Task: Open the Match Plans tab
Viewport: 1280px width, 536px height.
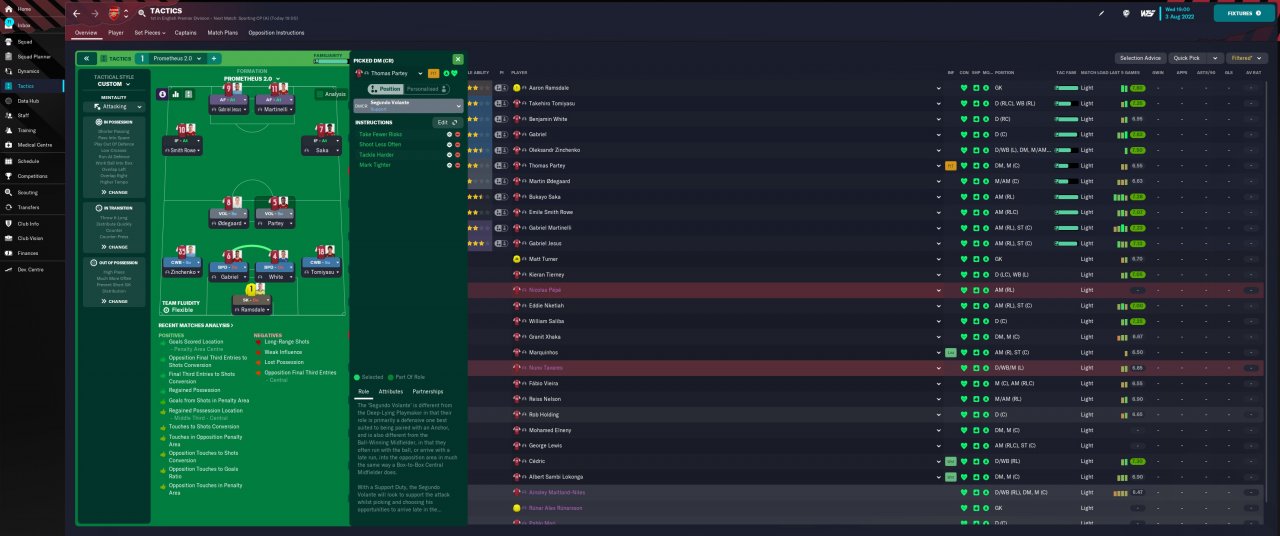Action: click(x=222, y=33)
